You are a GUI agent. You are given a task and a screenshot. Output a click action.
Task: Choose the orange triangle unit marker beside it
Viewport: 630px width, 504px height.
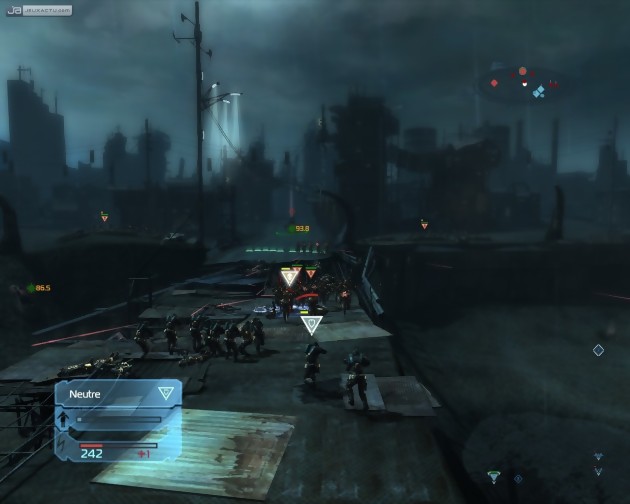point(311,272)
